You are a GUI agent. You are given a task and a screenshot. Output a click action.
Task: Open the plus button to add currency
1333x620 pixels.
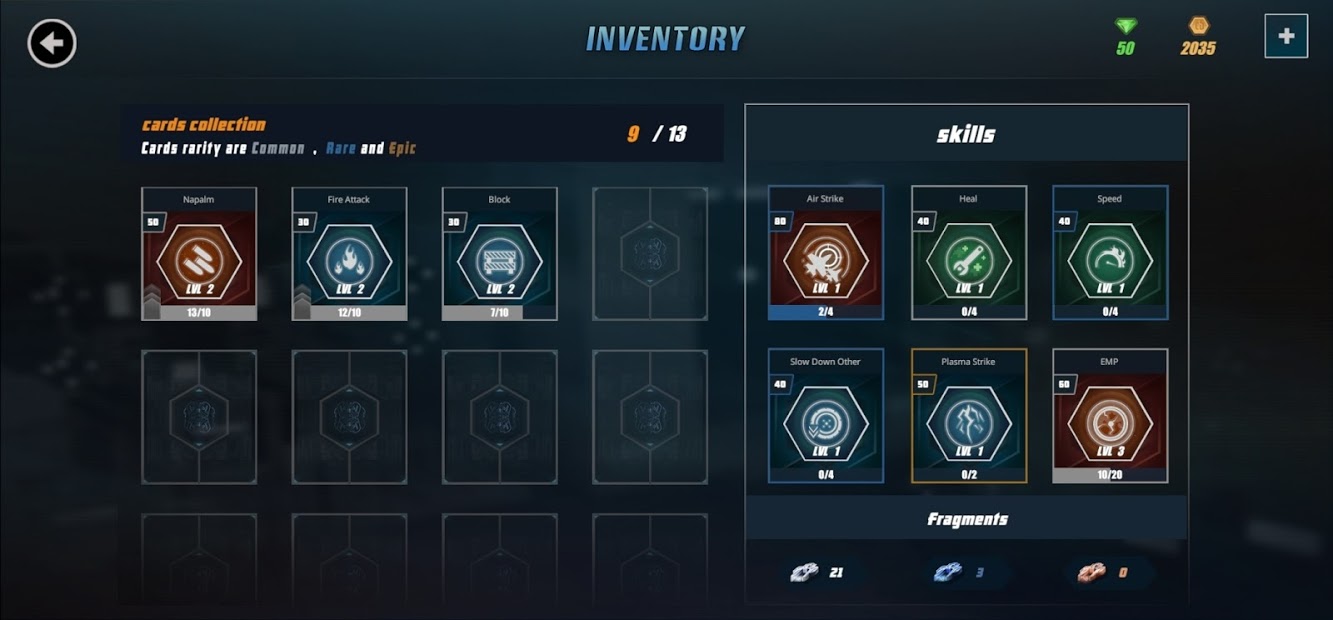tap(1285, 36)
